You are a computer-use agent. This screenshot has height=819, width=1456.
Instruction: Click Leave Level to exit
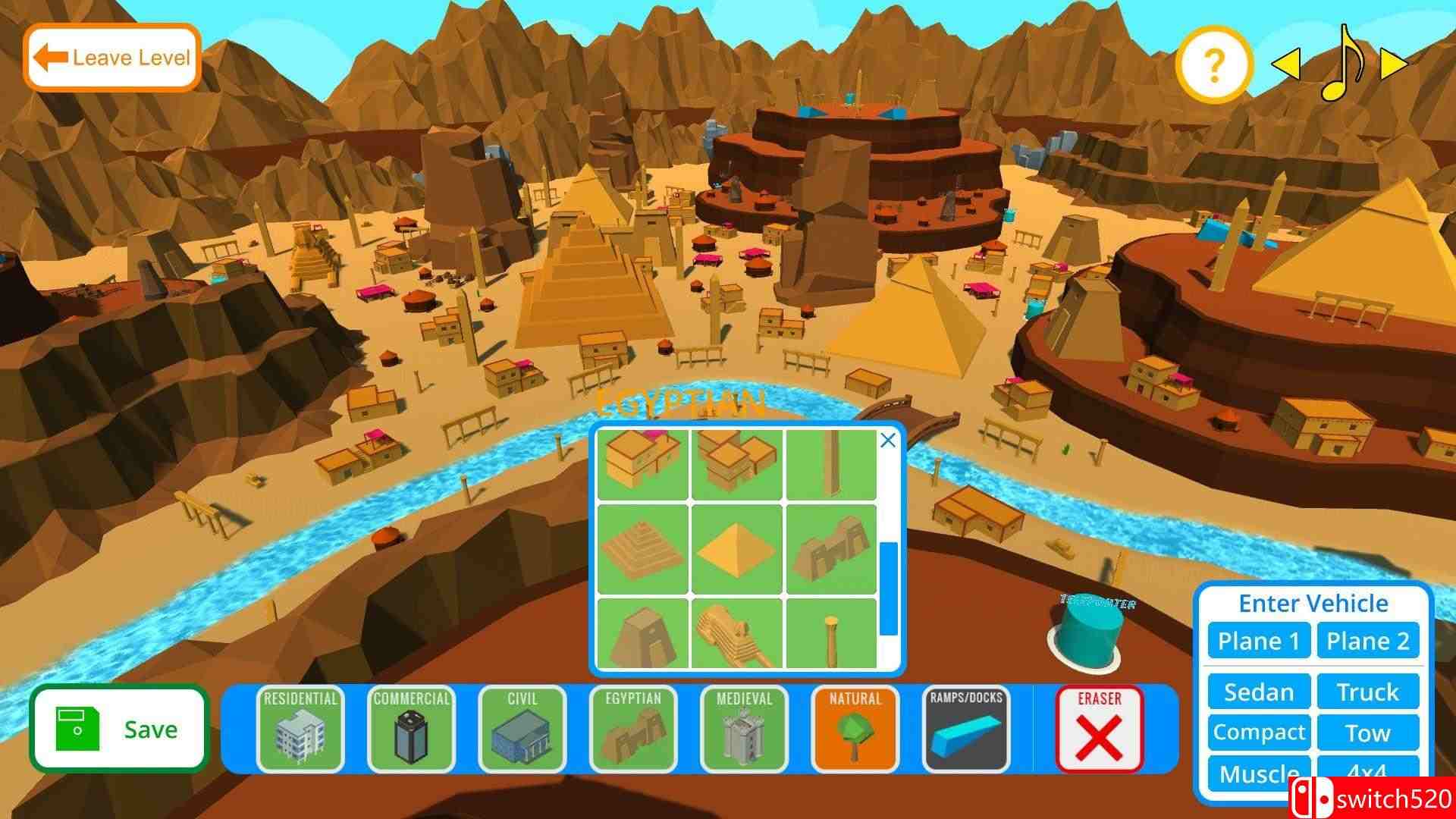111,56
